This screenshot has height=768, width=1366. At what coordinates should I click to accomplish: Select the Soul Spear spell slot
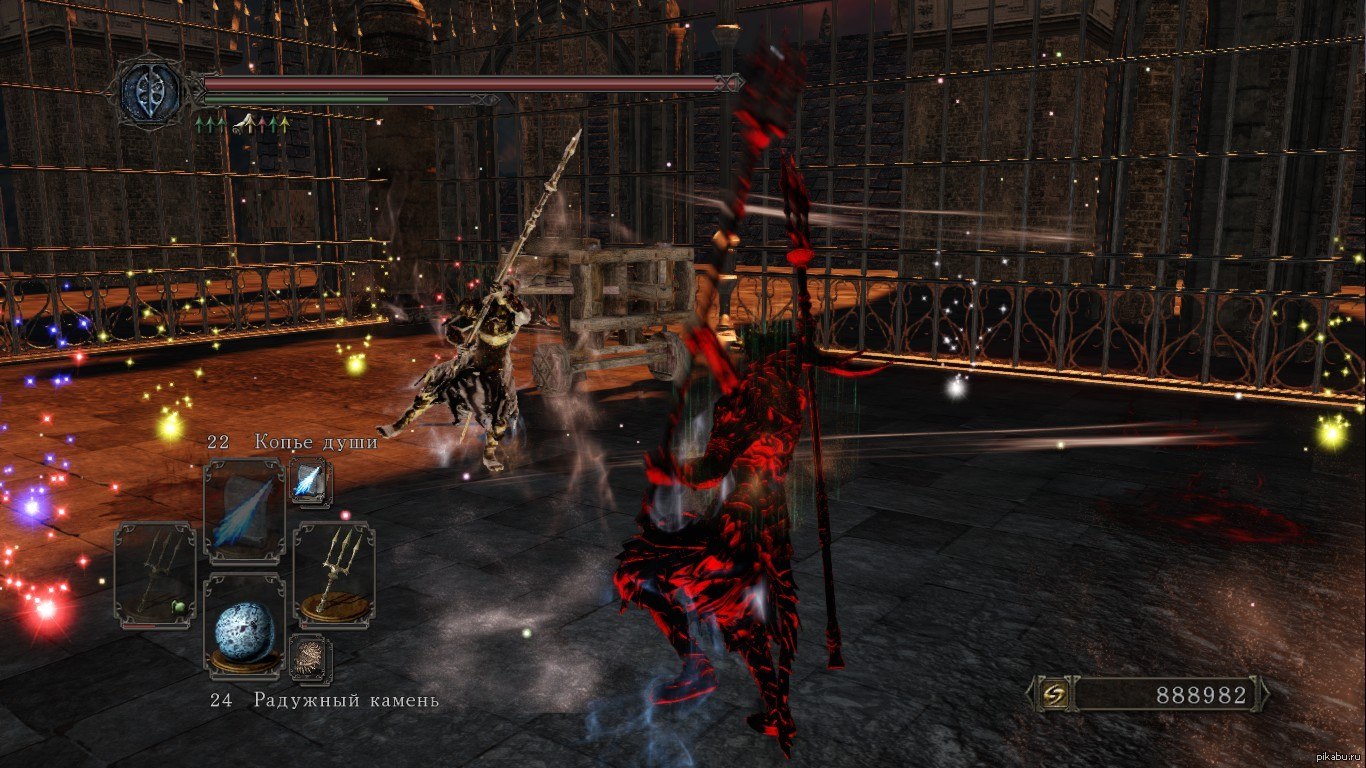coord(244,511)
